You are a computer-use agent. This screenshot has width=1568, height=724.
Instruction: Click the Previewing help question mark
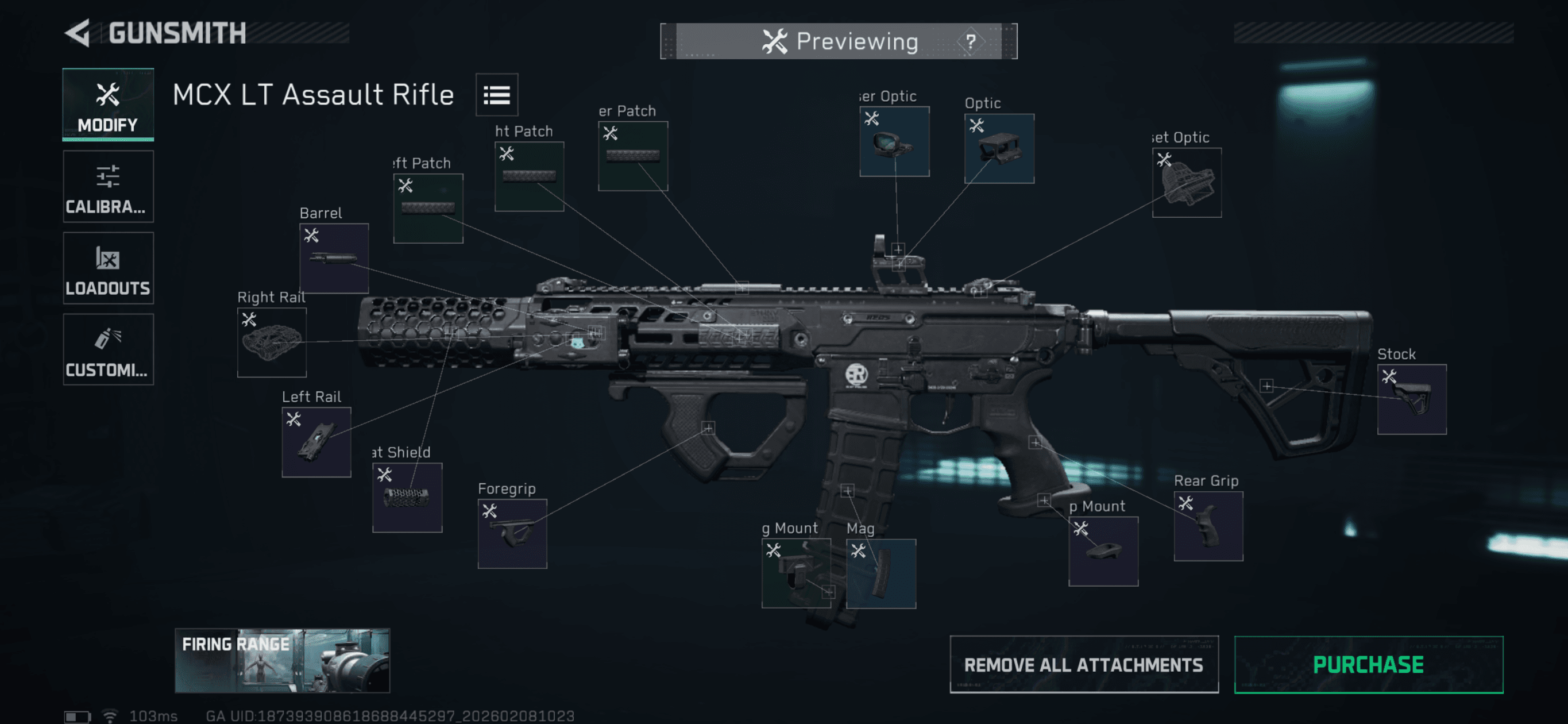click(970, 41)
